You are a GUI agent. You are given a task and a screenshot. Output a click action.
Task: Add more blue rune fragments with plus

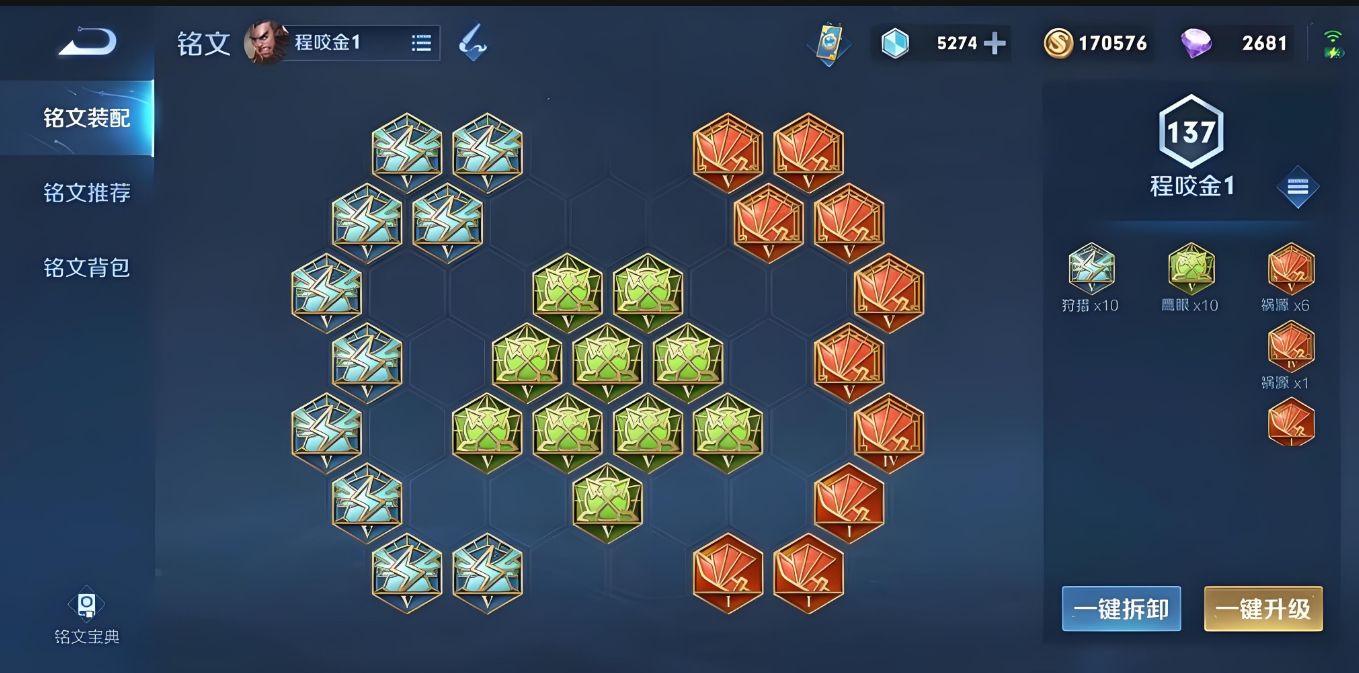click(995, 43)
